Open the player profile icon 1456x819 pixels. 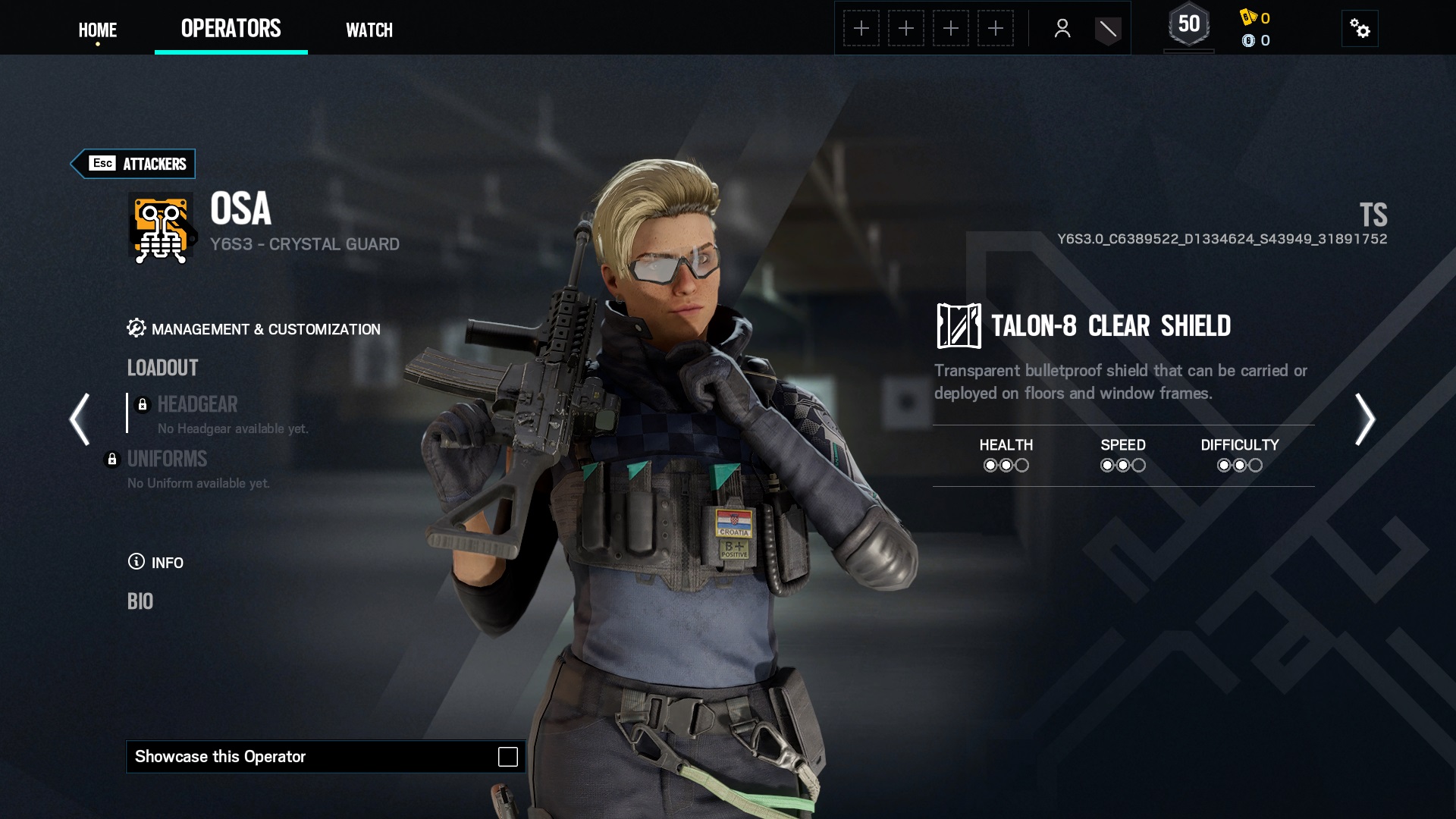click(x=1062, y=29)
